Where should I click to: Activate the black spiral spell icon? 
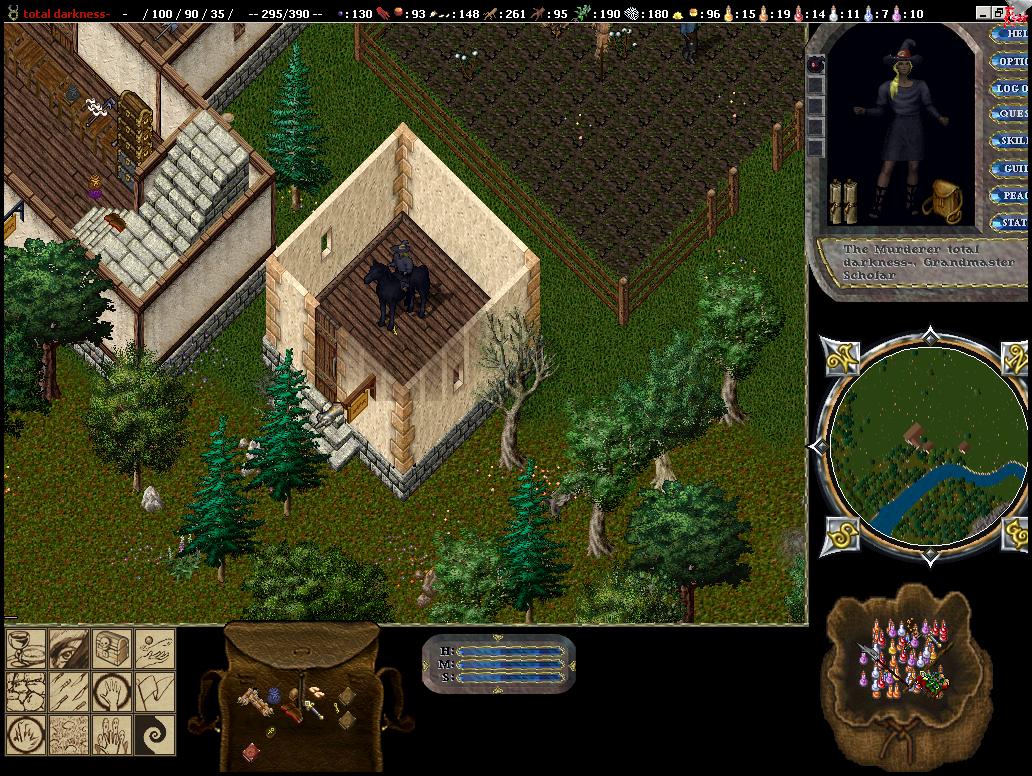coord(156,735)
